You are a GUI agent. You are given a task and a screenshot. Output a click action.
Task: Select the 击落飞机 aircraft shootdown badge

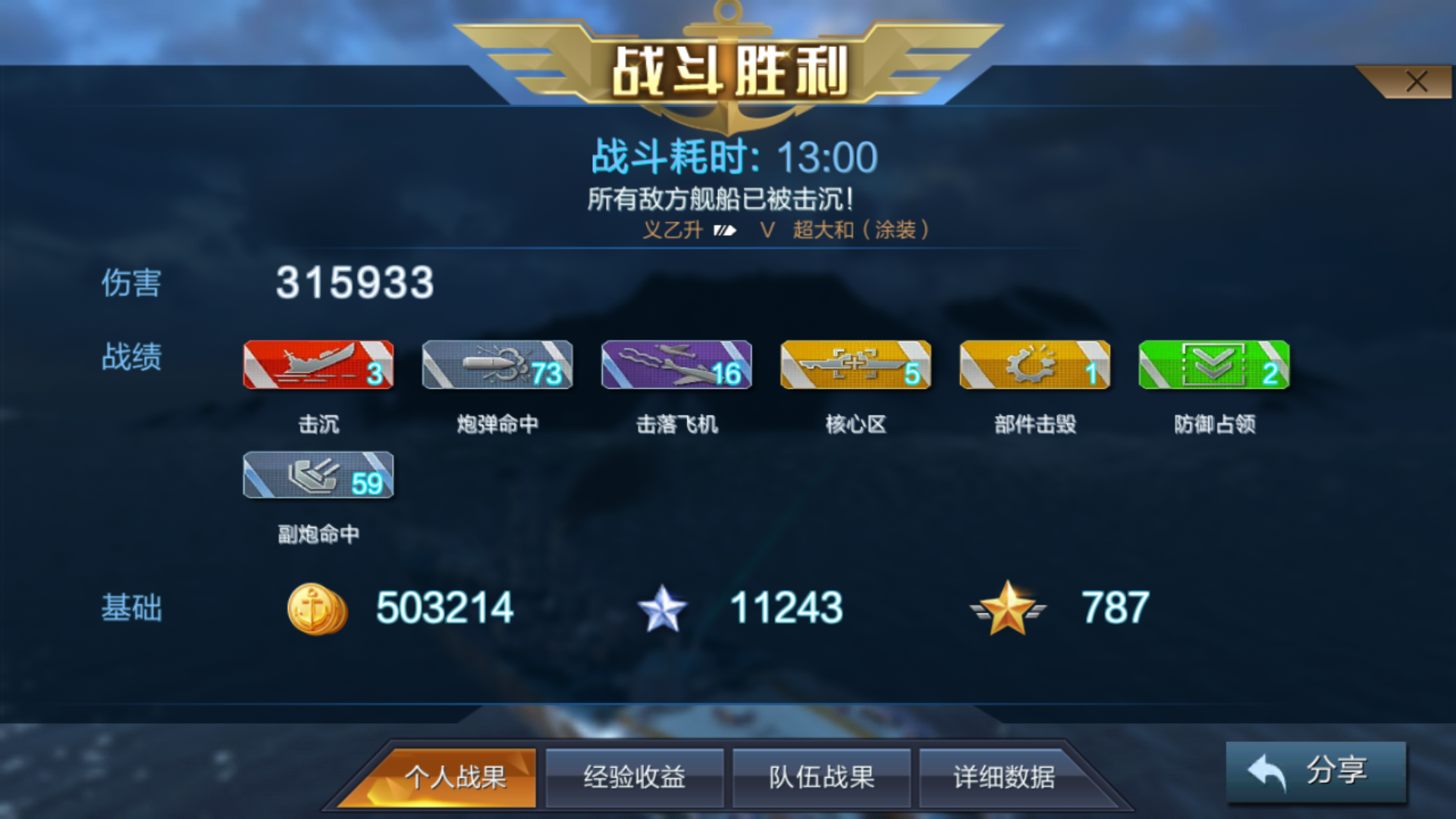676,366
